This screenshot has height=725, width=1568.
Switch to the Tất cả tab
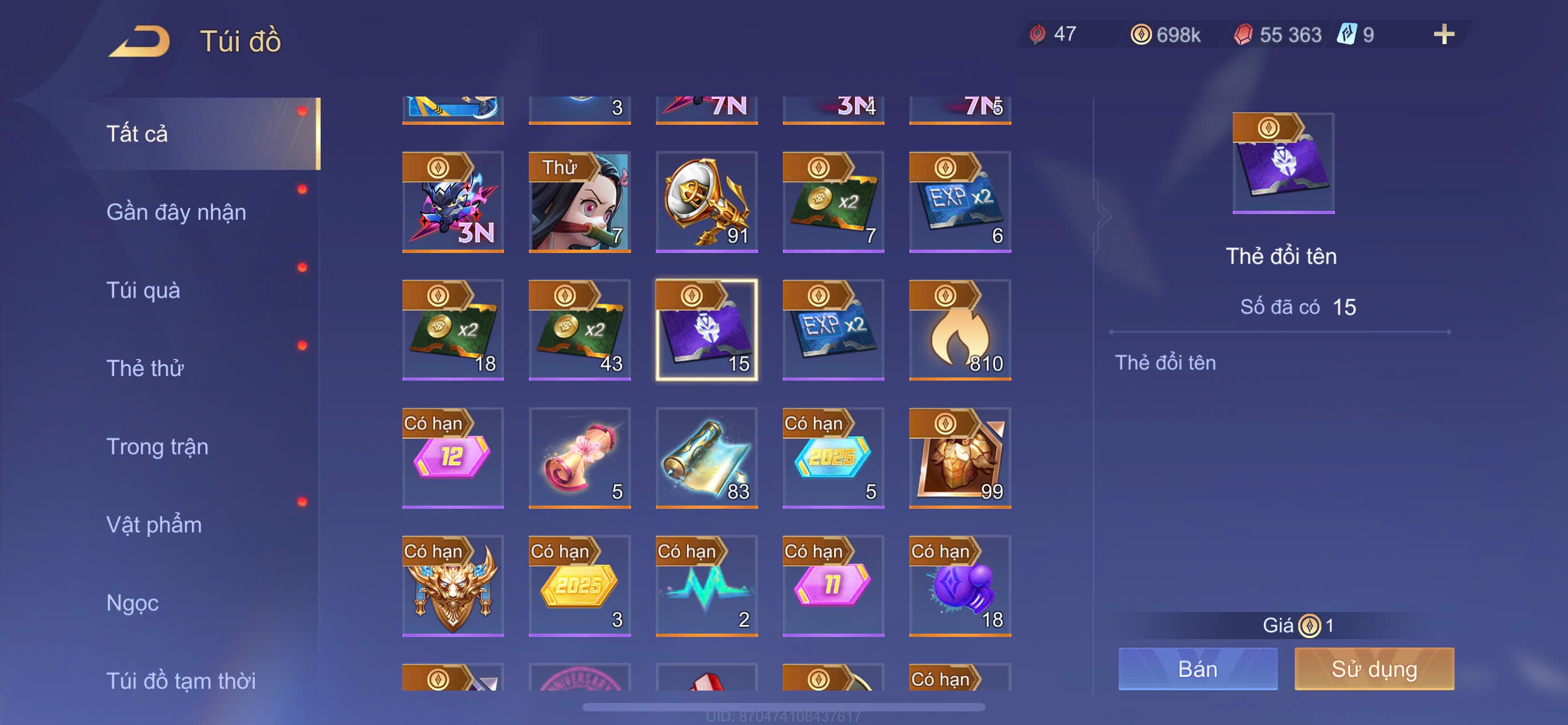coord(137,134)
